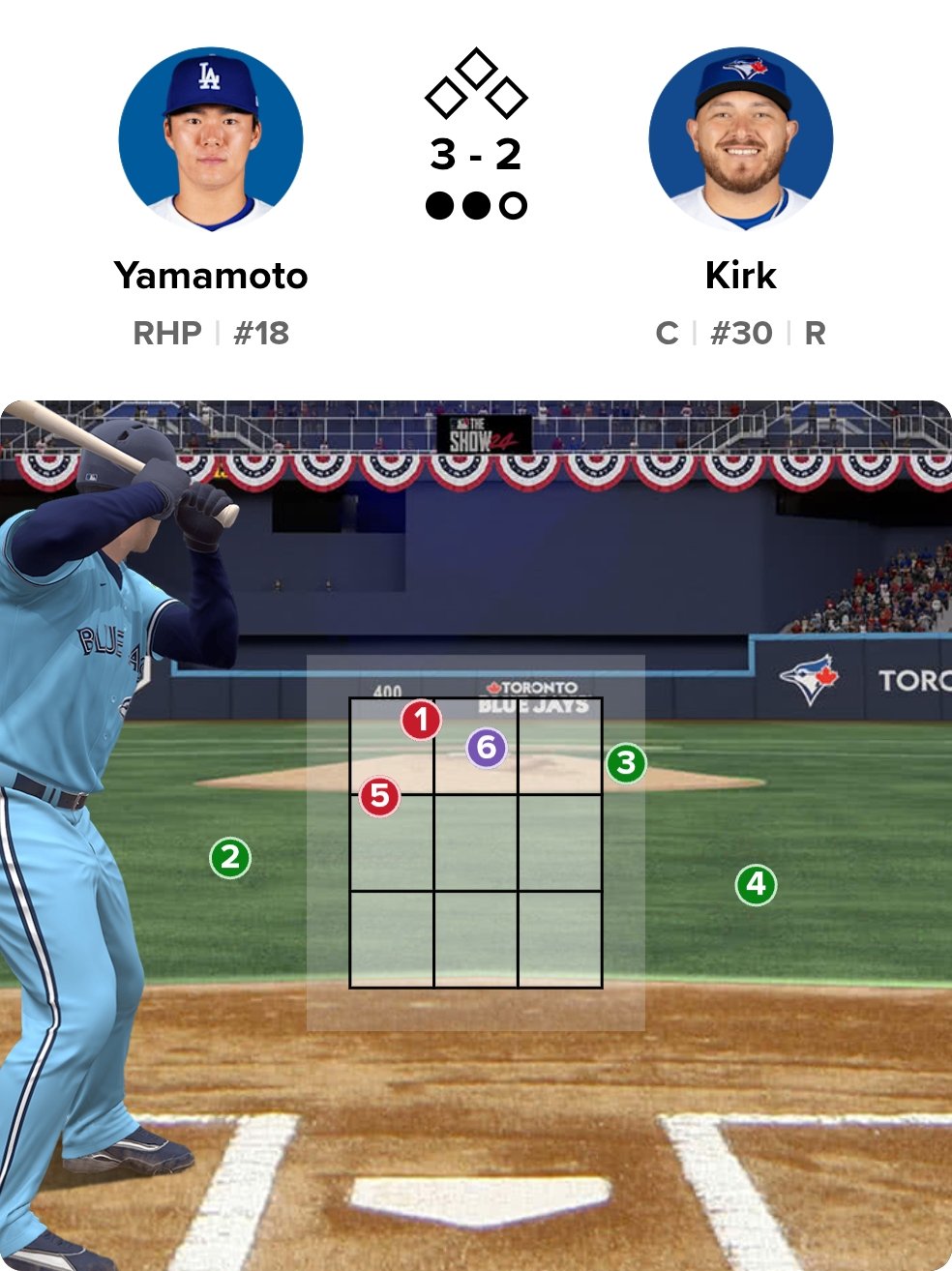Select red pitch marker number 1

421,720
